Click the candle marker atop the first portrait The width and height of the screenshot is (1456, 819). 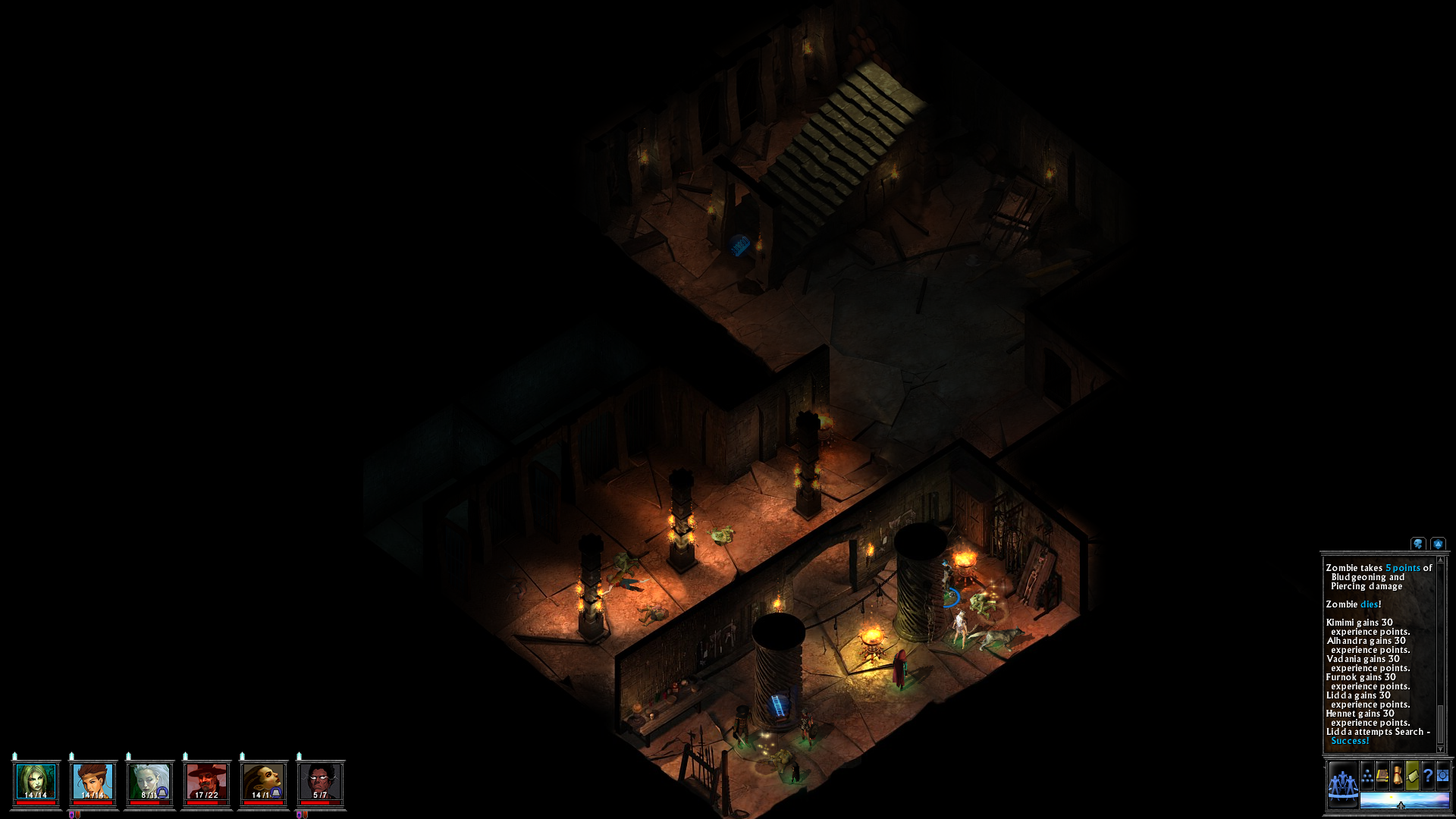pos(14,755)
